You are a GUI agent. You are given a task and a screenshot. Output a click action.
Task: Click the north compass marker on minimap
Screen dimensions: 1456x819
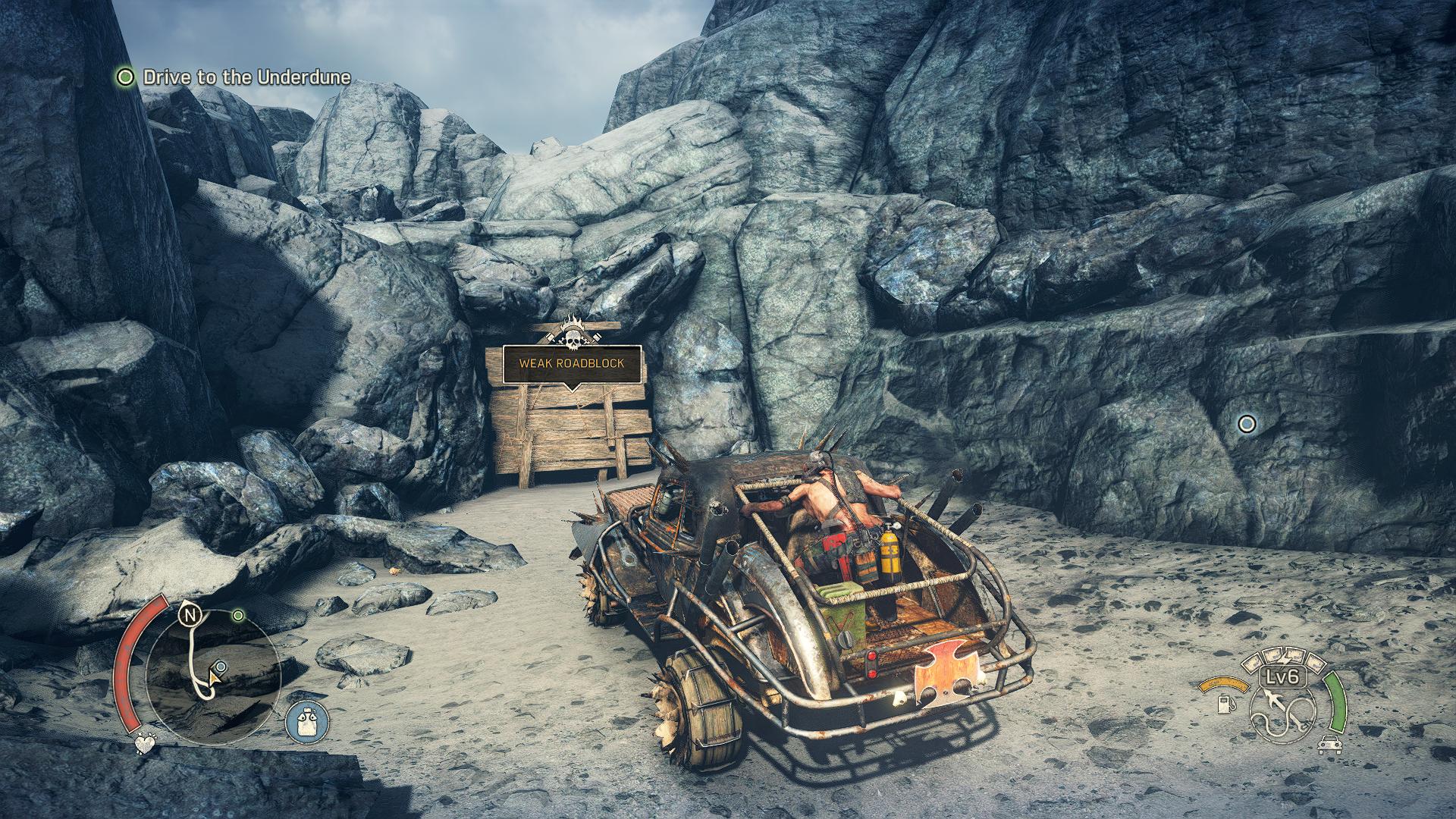[x=188, y=615]
